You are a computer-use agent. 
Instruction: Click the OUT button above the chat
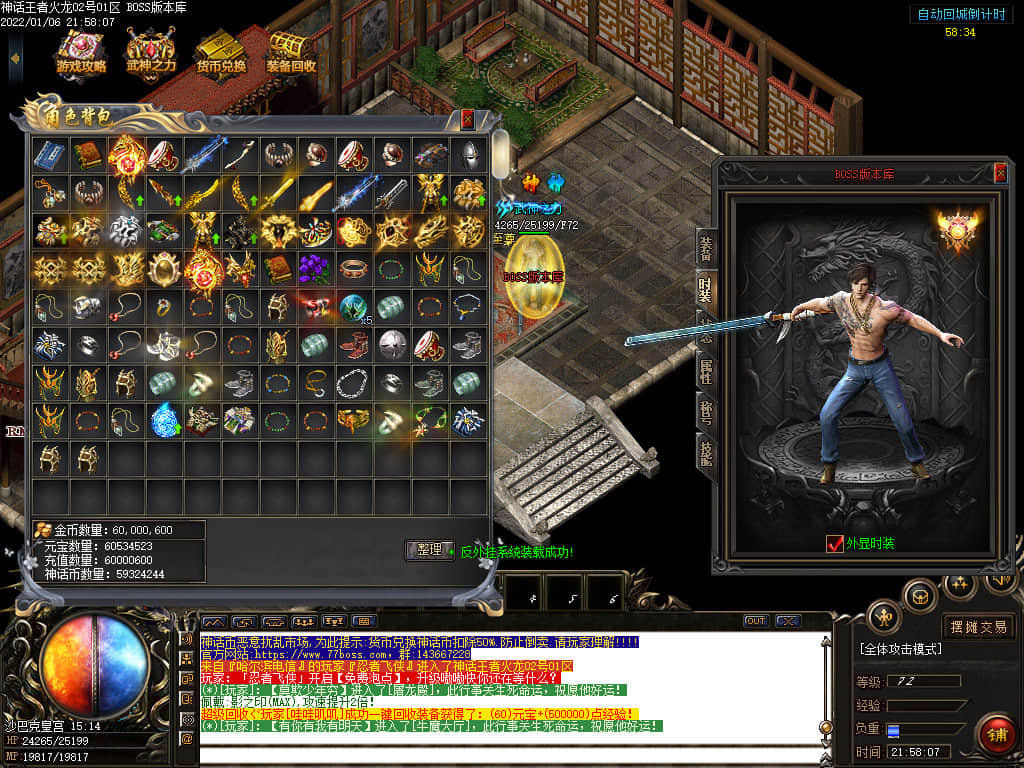[x=756, y=621]
